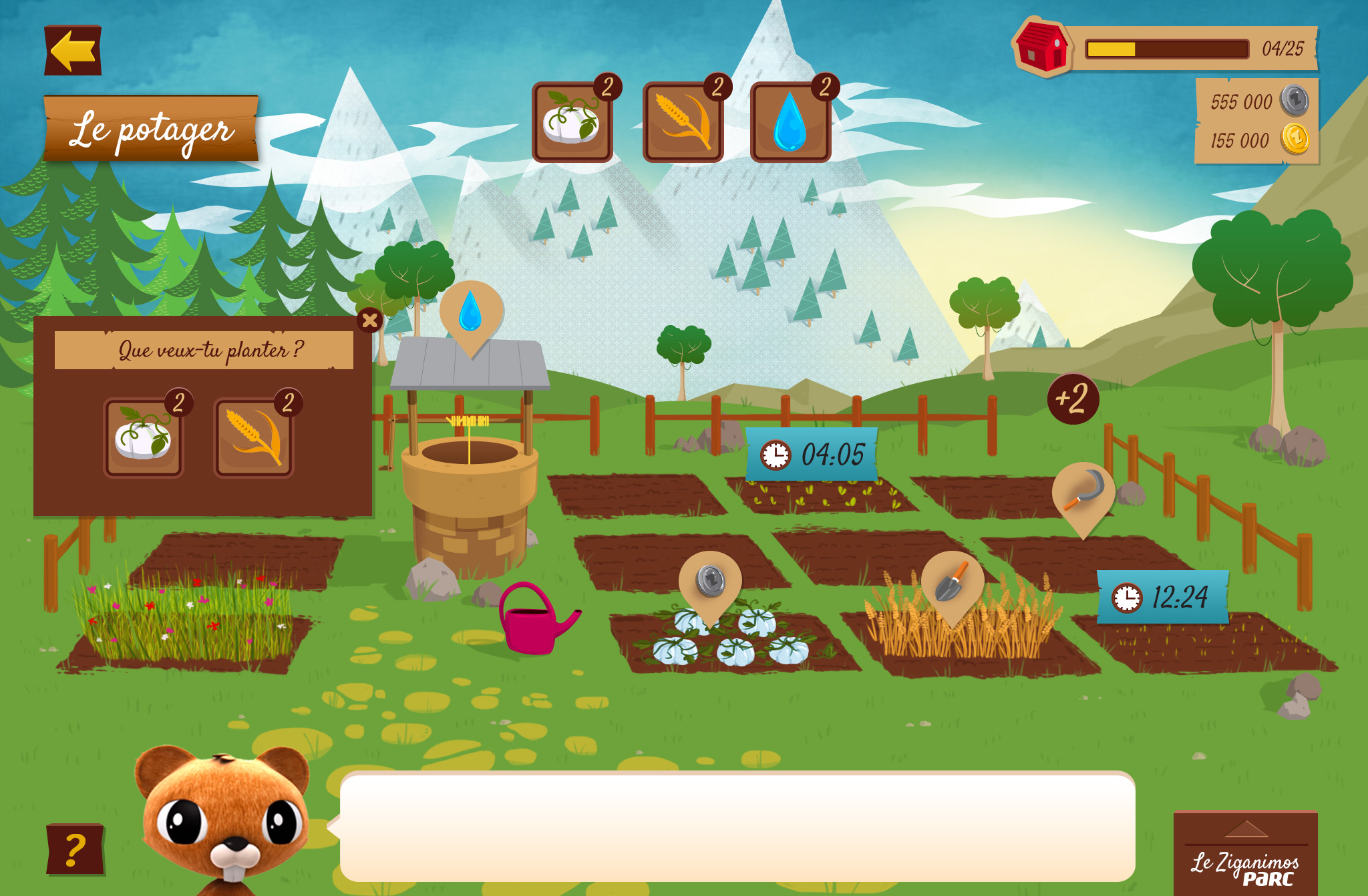Click the +2 bonus badge
The width and height of the screenshot is (1368, 896).
[1073, 399]
